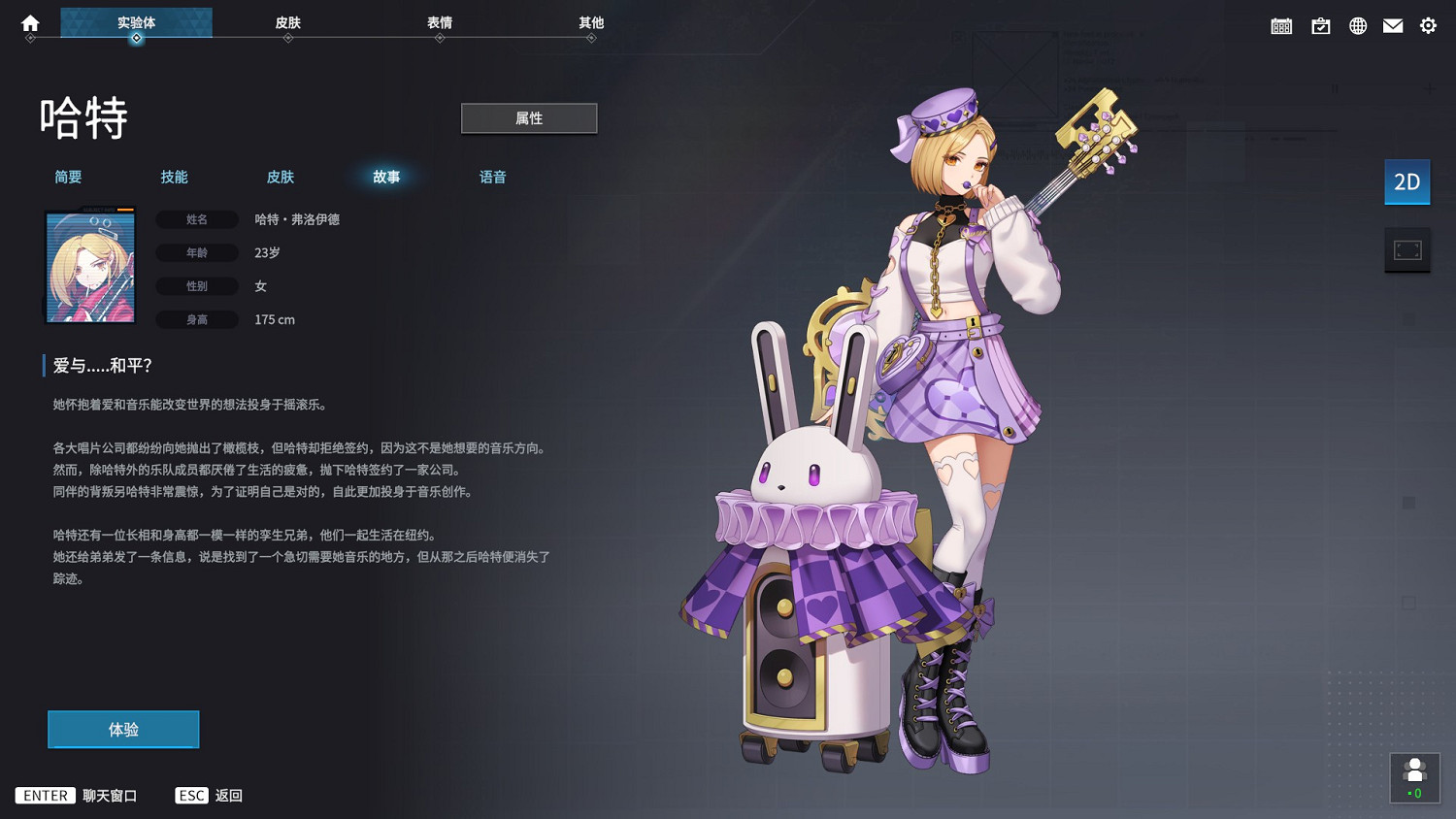
Task: Toggle the 2D display mode button
Action: pos(1406,181)
